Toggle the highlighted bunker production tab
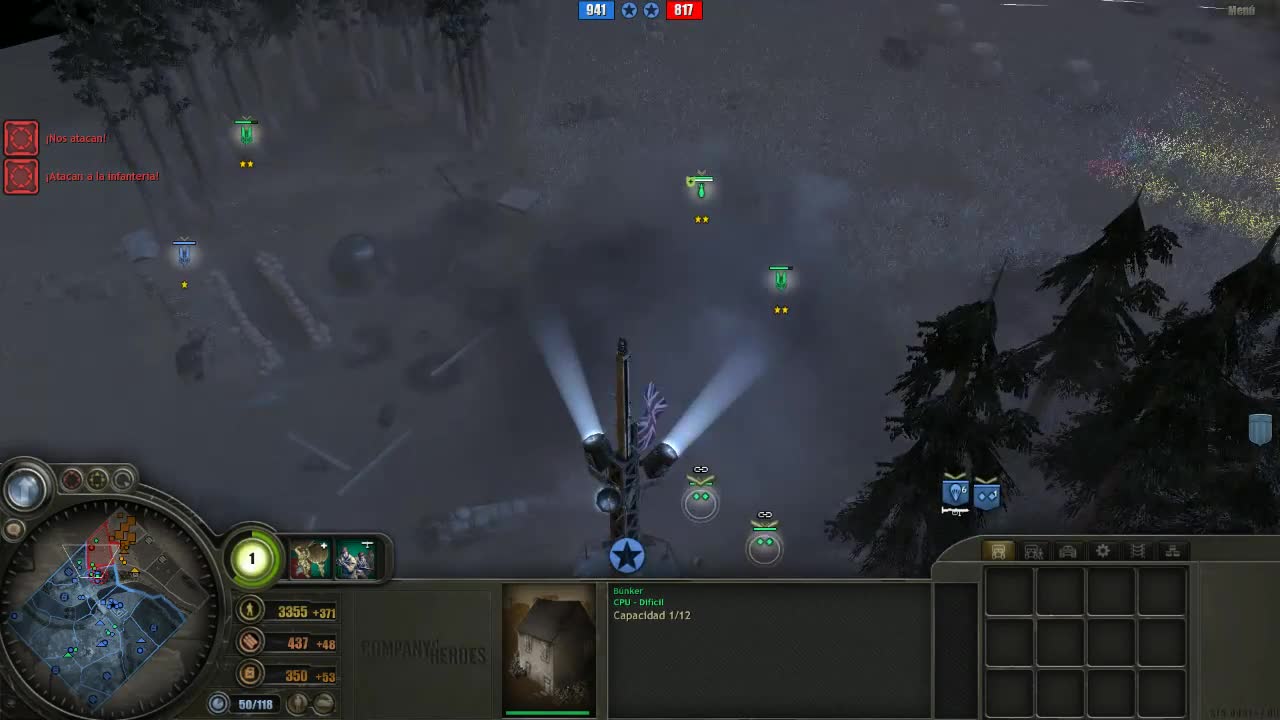This screenshot has width=1280, height=720. pos(997,550)
